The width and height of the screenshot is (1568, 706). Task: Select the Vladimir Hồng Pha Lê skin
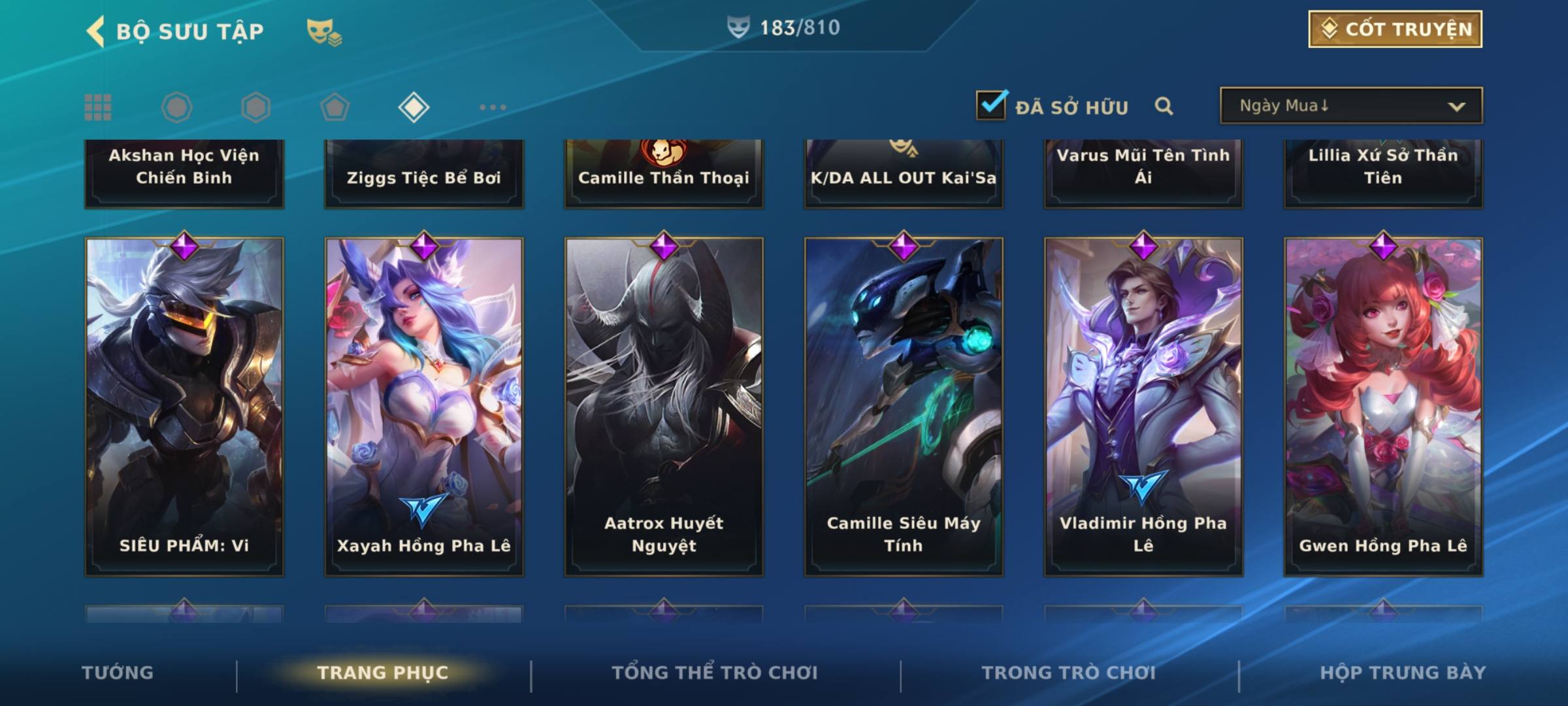click(x=1143, y=405)
